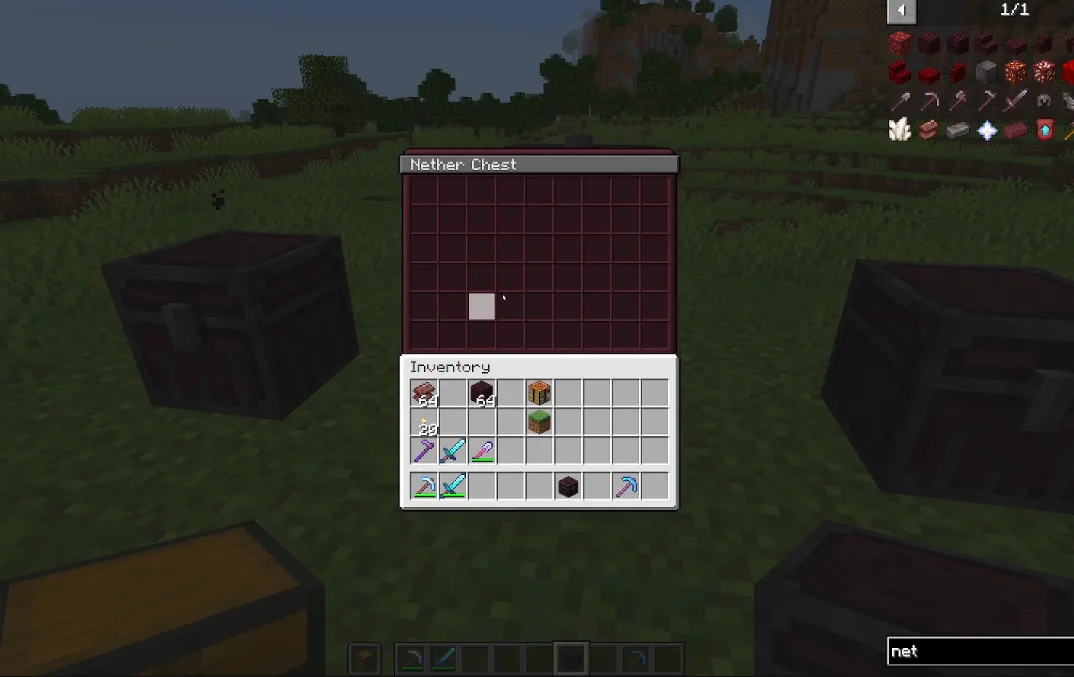Pick up the purple hoe in inventory
The image size is (1074, 677).
[x=424, y=451]
